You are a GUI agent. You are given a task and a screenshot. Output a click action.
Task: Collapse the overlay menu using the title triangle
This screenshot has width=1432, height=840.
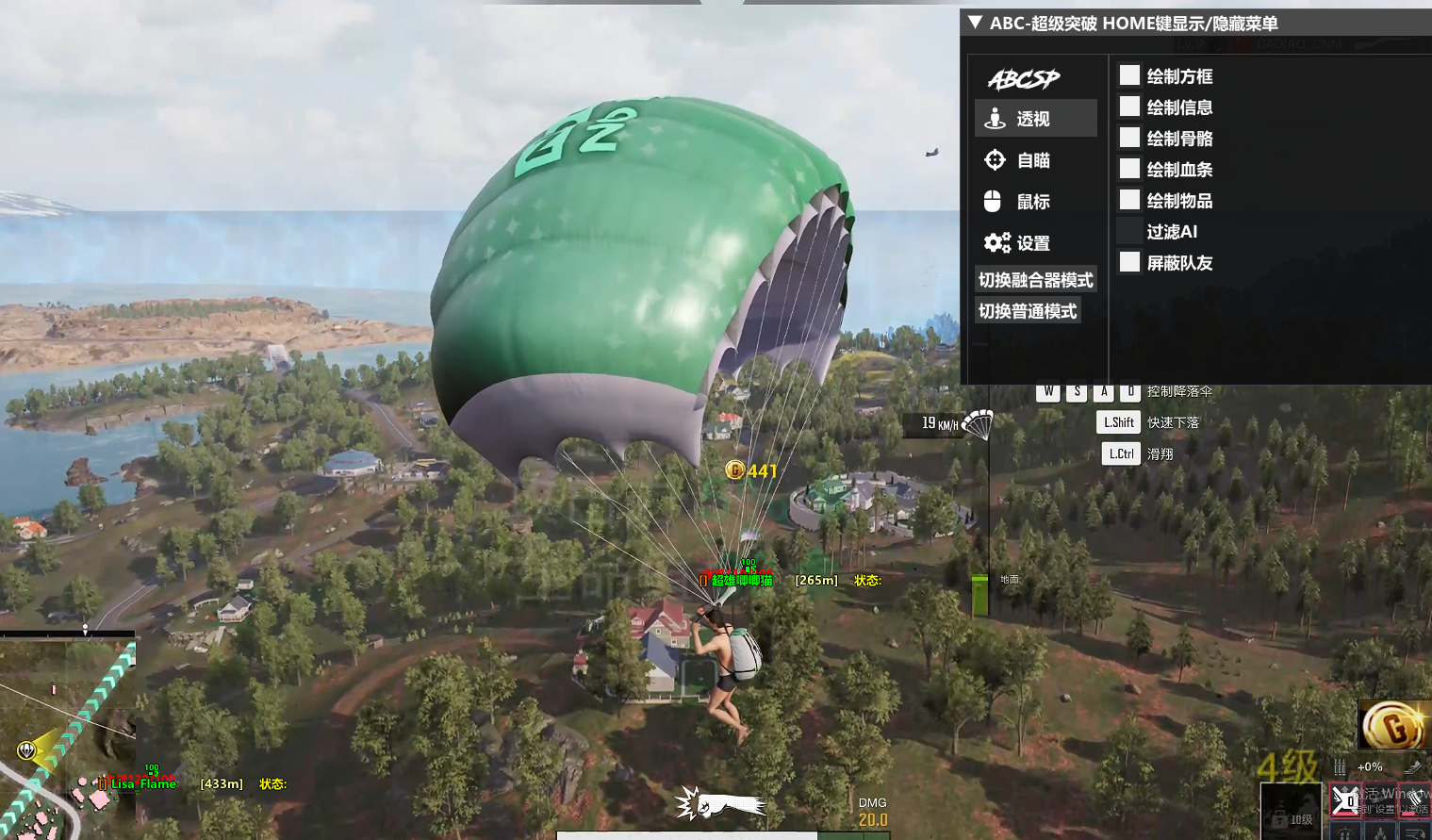[976, 23]
